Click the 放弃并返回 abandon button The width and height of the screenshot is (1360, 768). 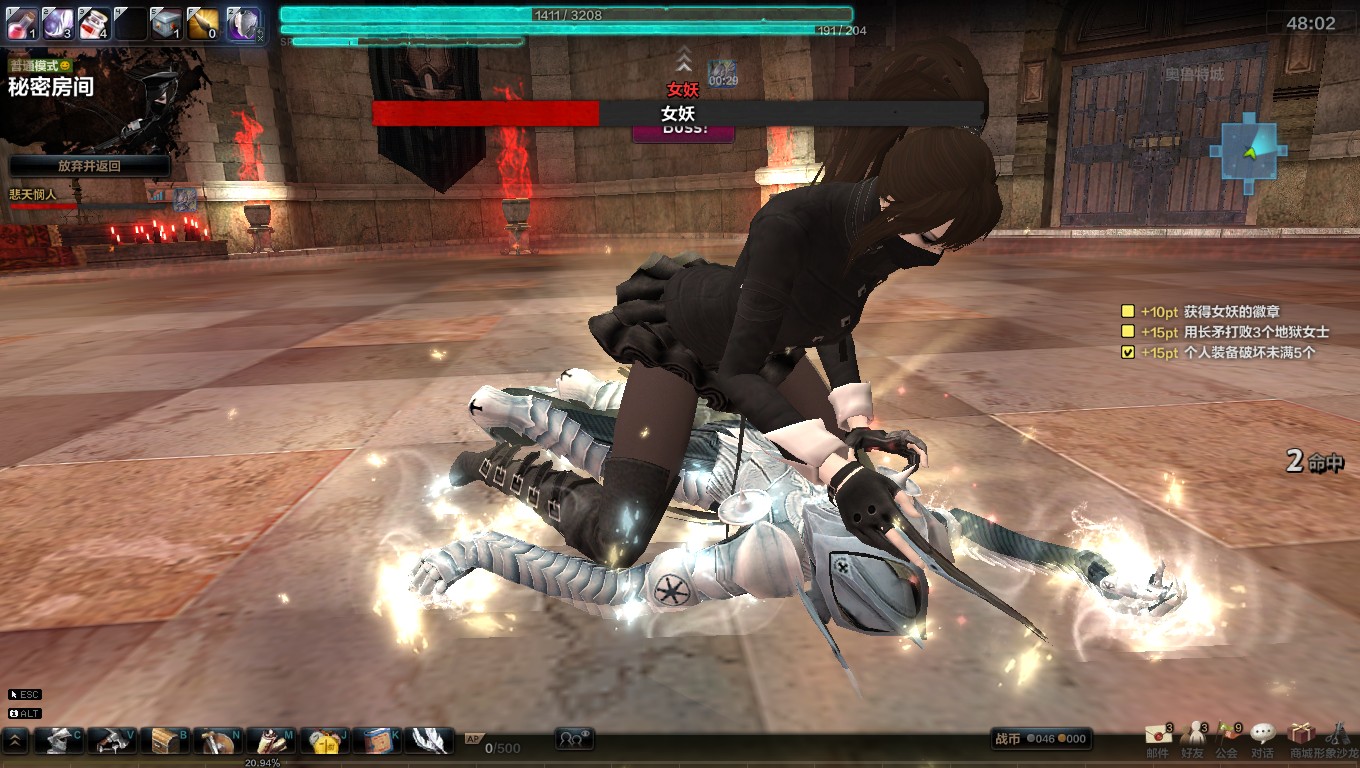[x=89, y=166]
